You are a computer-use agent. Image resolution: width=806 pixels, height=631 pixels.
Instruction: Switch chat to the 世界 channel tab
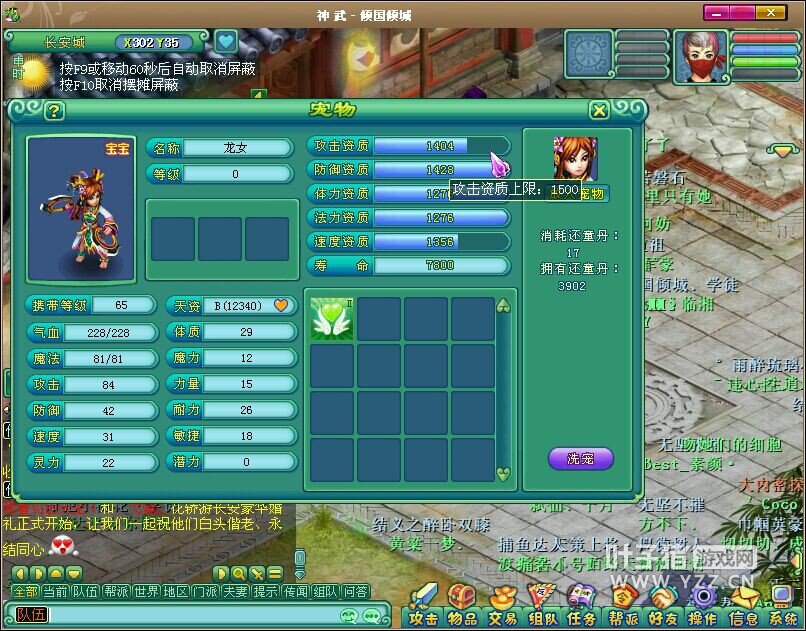147,592
